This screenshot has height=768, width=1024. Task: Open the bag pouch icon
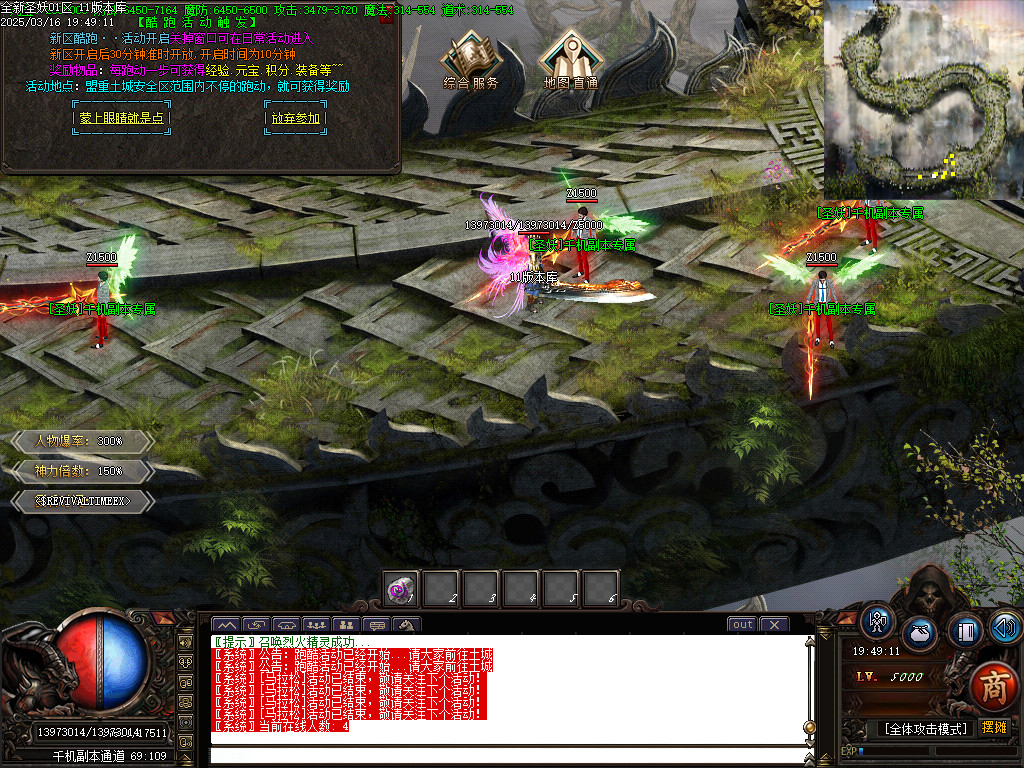(x=921, y=635)
